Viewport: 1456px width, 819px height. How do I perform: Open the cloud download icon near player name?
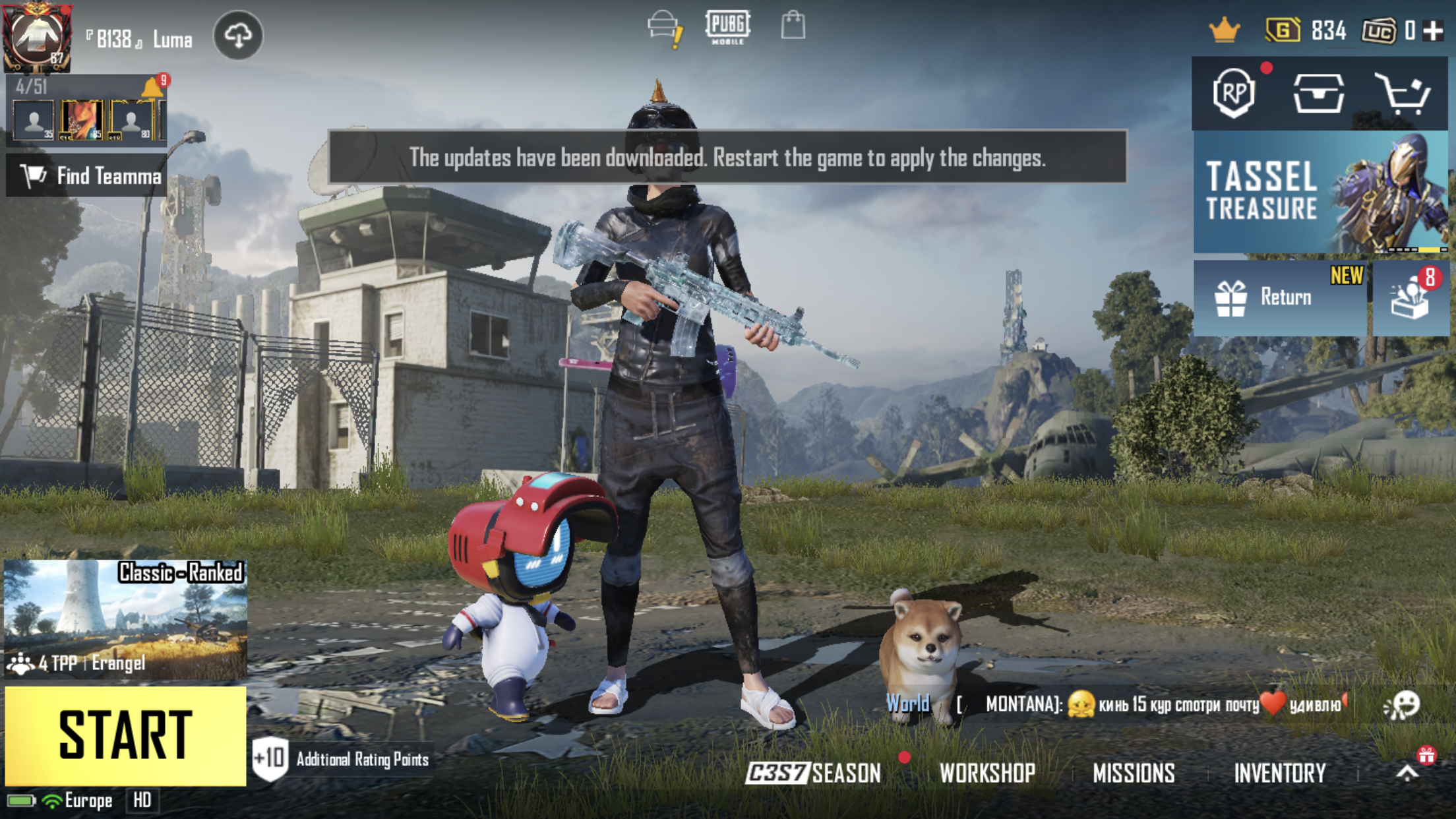240,36
